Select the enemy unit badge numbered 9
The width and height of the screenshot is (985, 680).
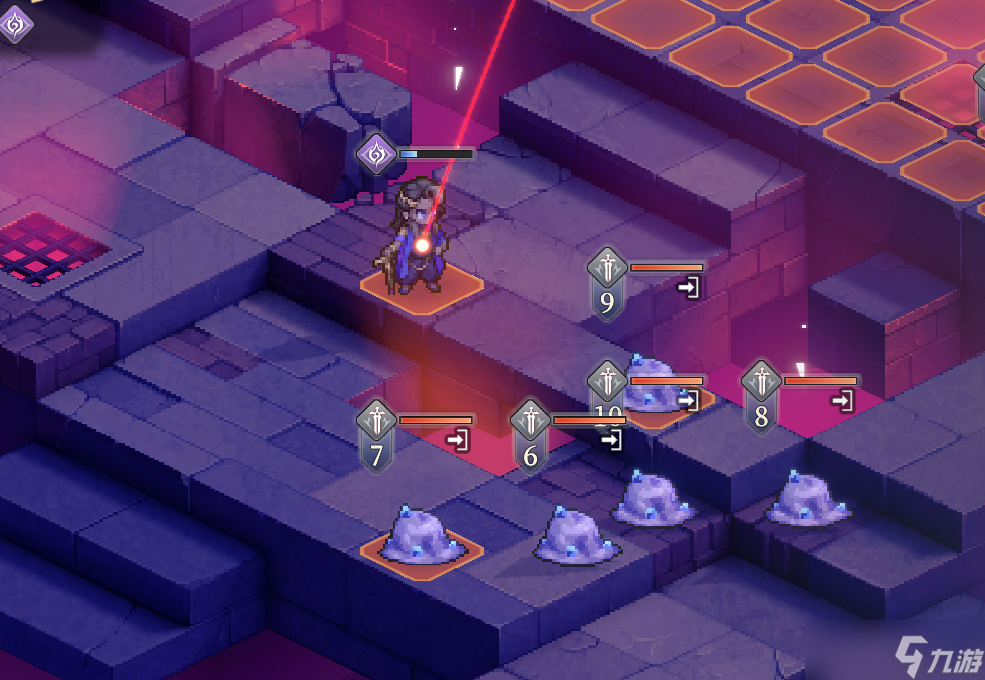click(607, 283)
